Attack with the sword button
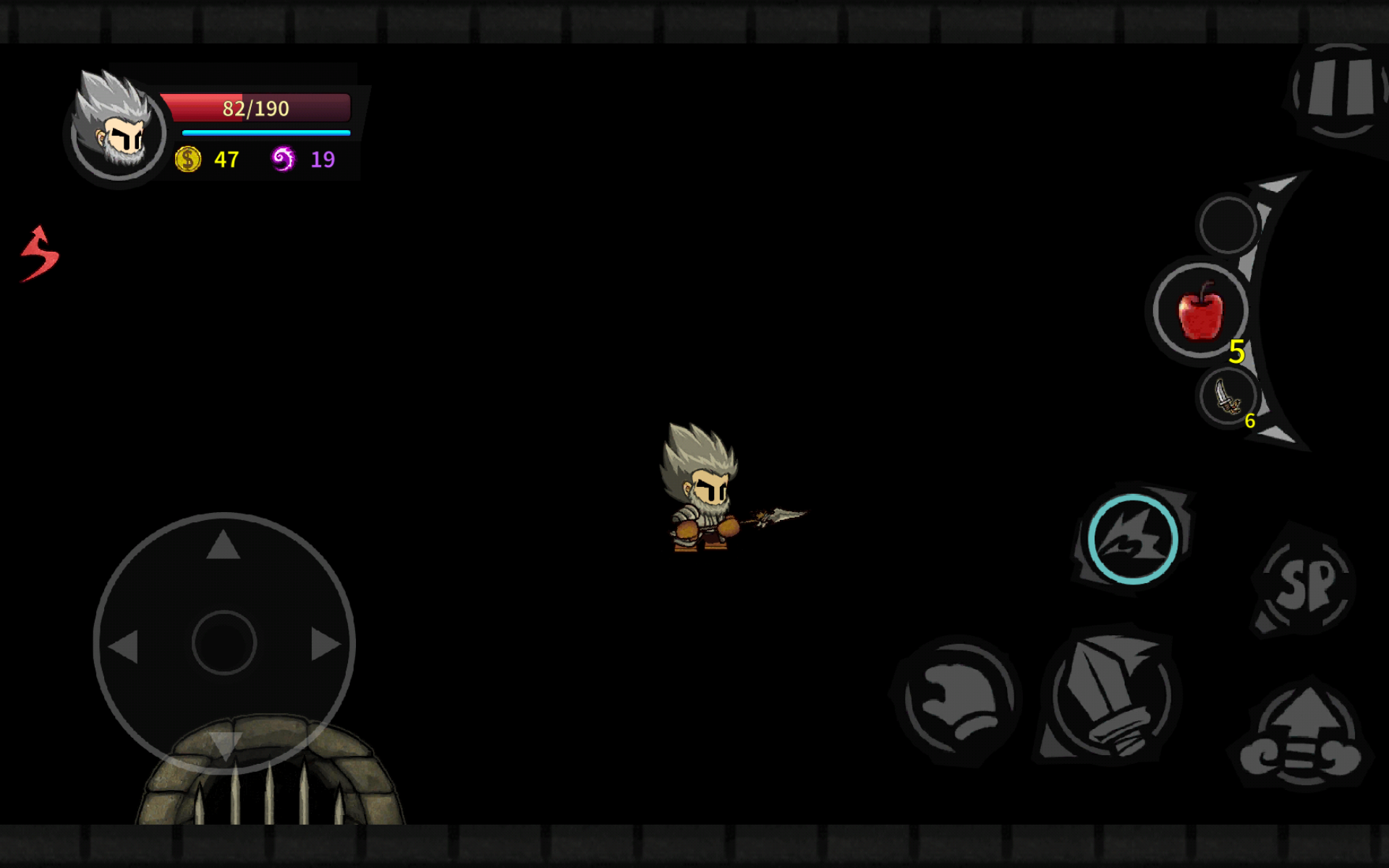1389x868 pixels. (1110, 696)
